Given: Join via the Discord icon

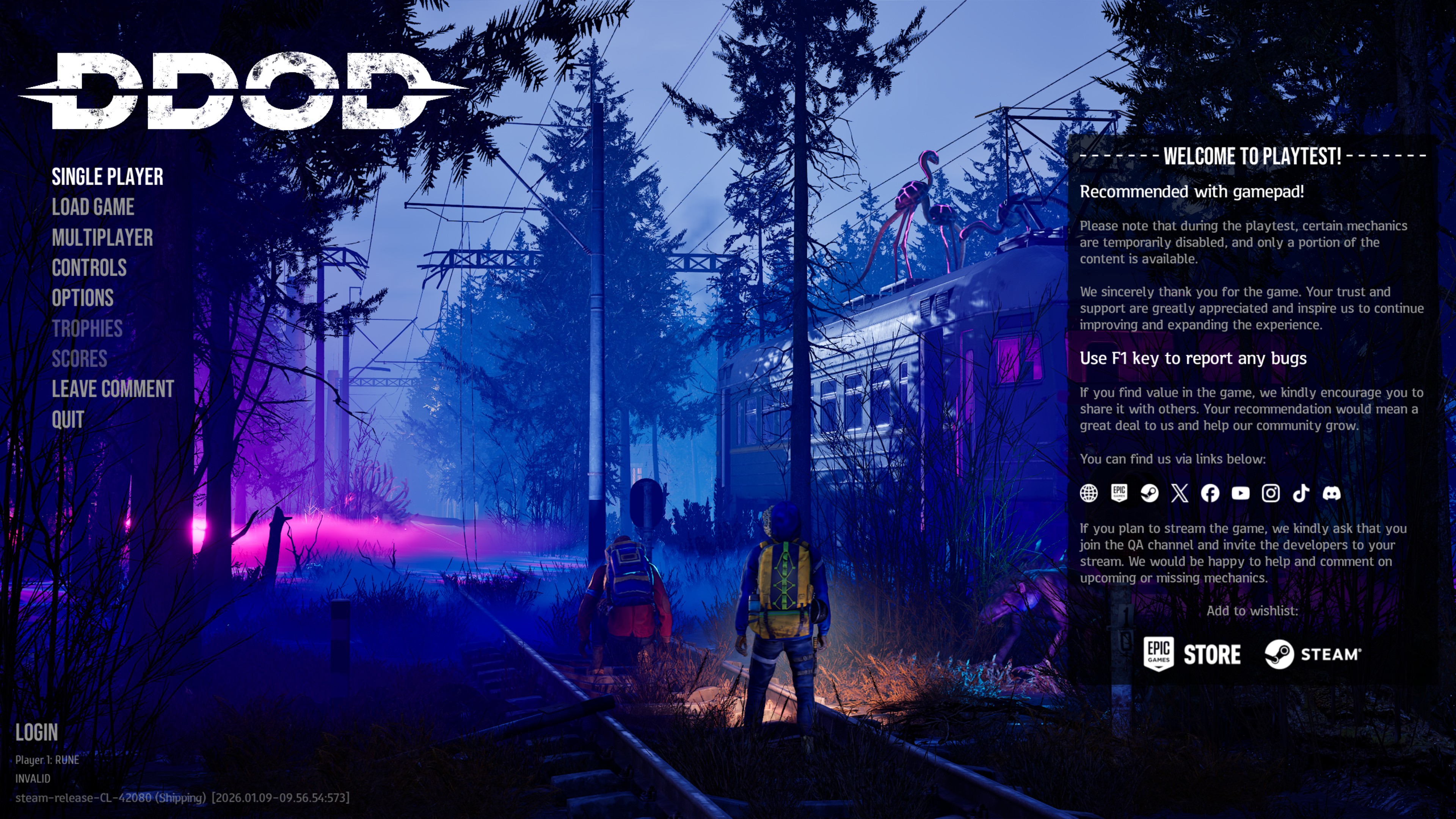Looking at the screenshot, I should click(1332, 493).
